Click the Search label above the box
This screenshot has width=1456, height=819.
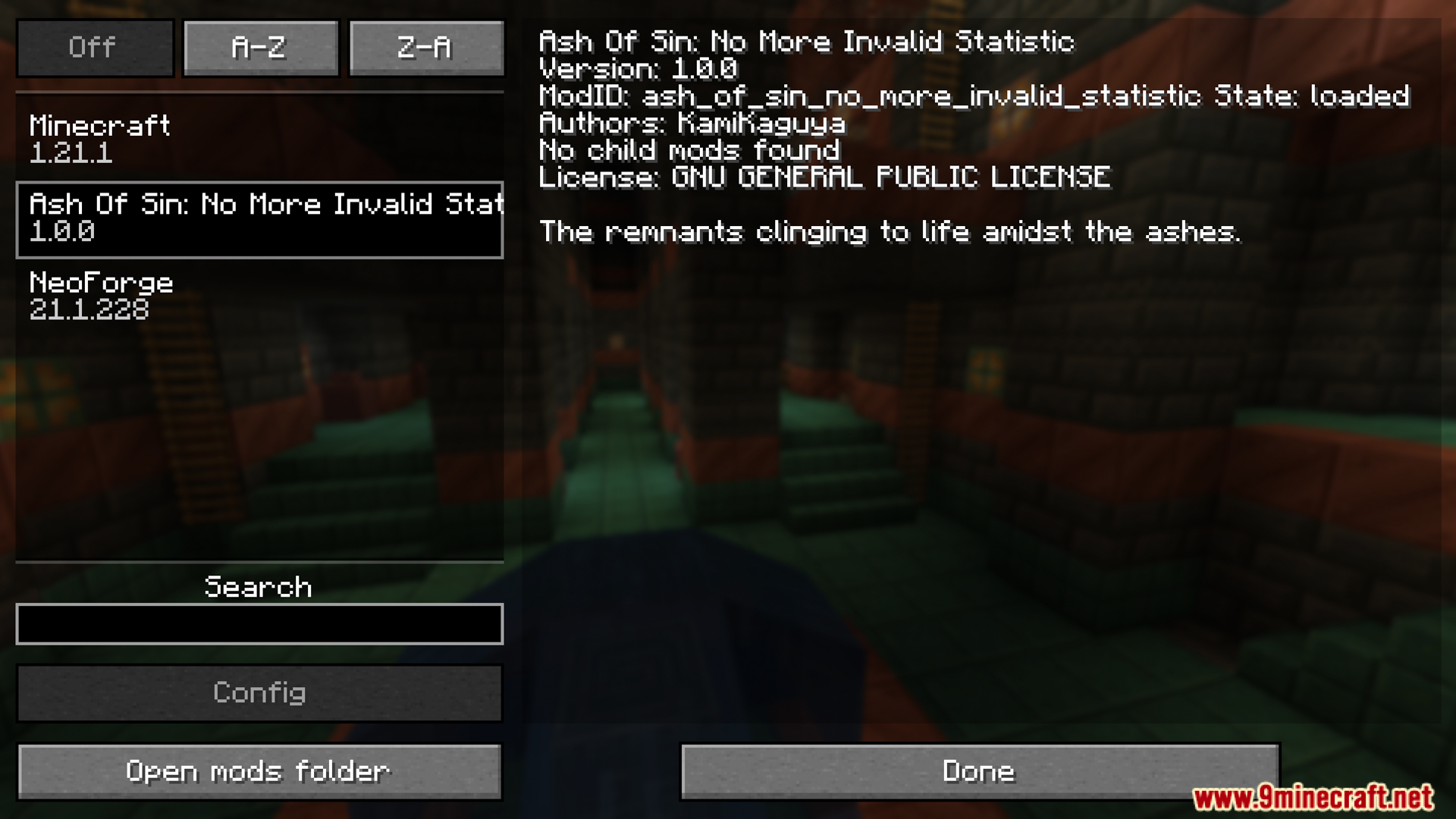pos(258,587)
